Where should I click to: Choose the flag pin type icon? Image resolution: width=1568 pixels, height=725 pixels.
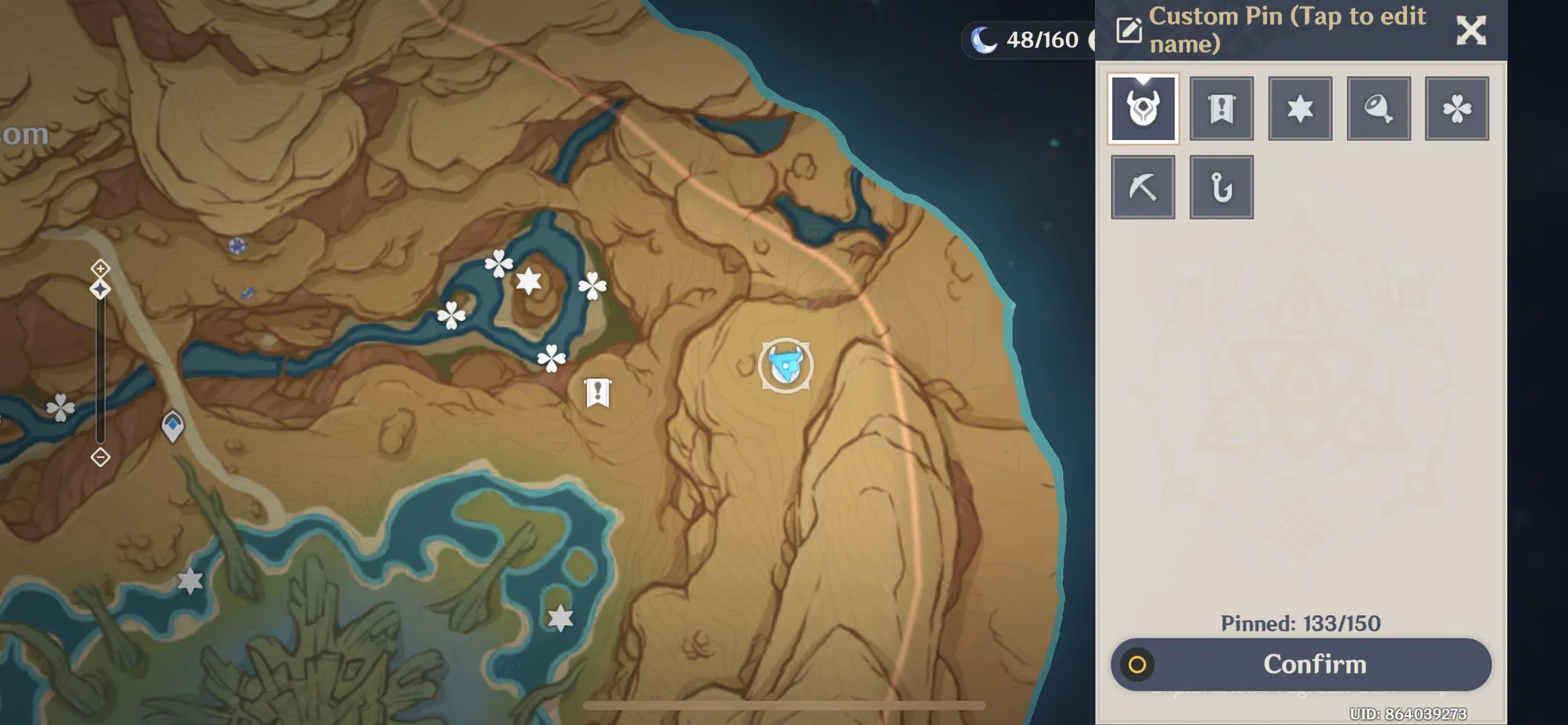point(1222,107)
